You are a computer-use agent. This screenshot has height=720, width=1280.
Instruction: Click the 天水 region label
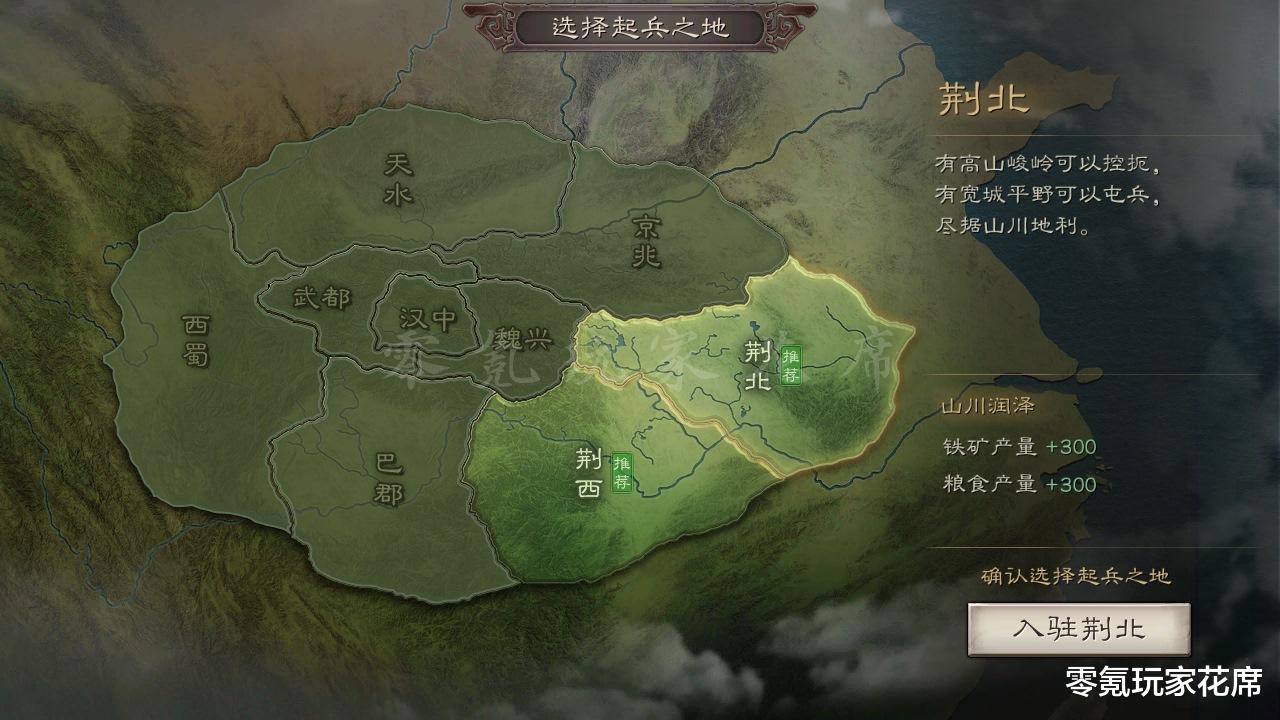click(397, 180)
